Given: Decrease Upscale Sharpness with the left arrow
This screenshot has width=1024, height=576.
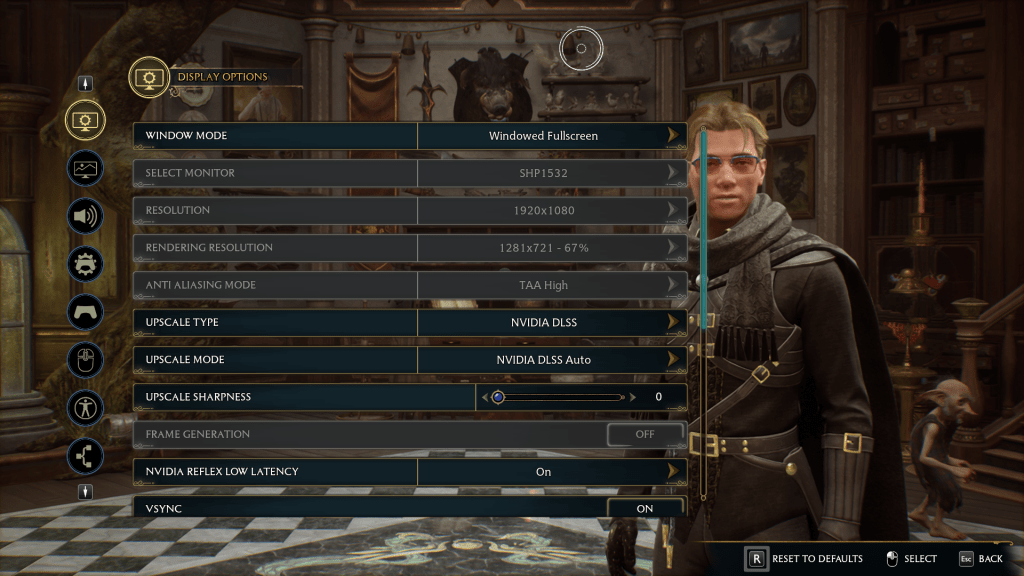Looking at the screenshot, I should pos(486,397).
